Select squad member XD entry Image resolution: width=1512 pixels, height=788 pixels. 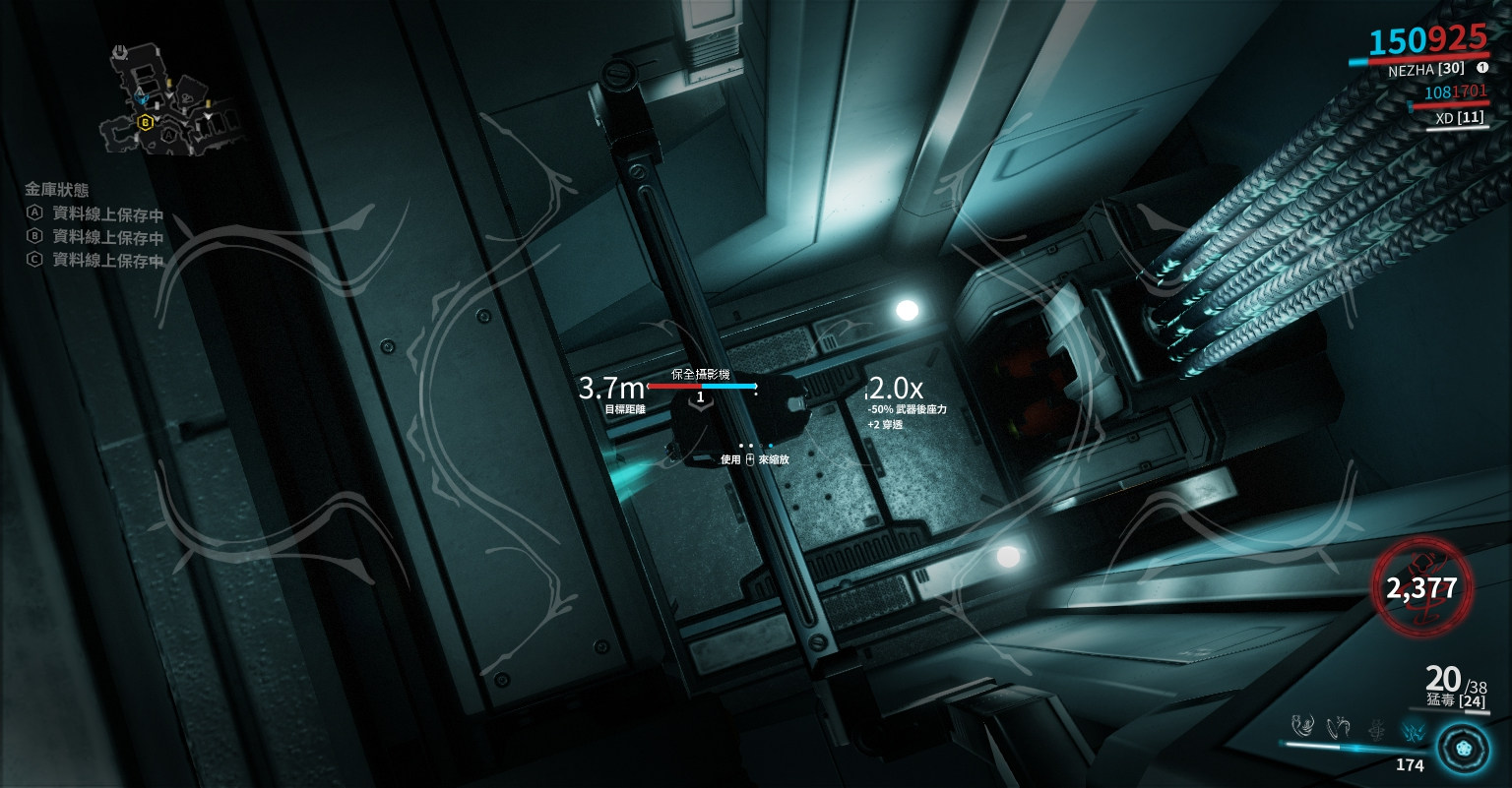[x=1451, y=117]
